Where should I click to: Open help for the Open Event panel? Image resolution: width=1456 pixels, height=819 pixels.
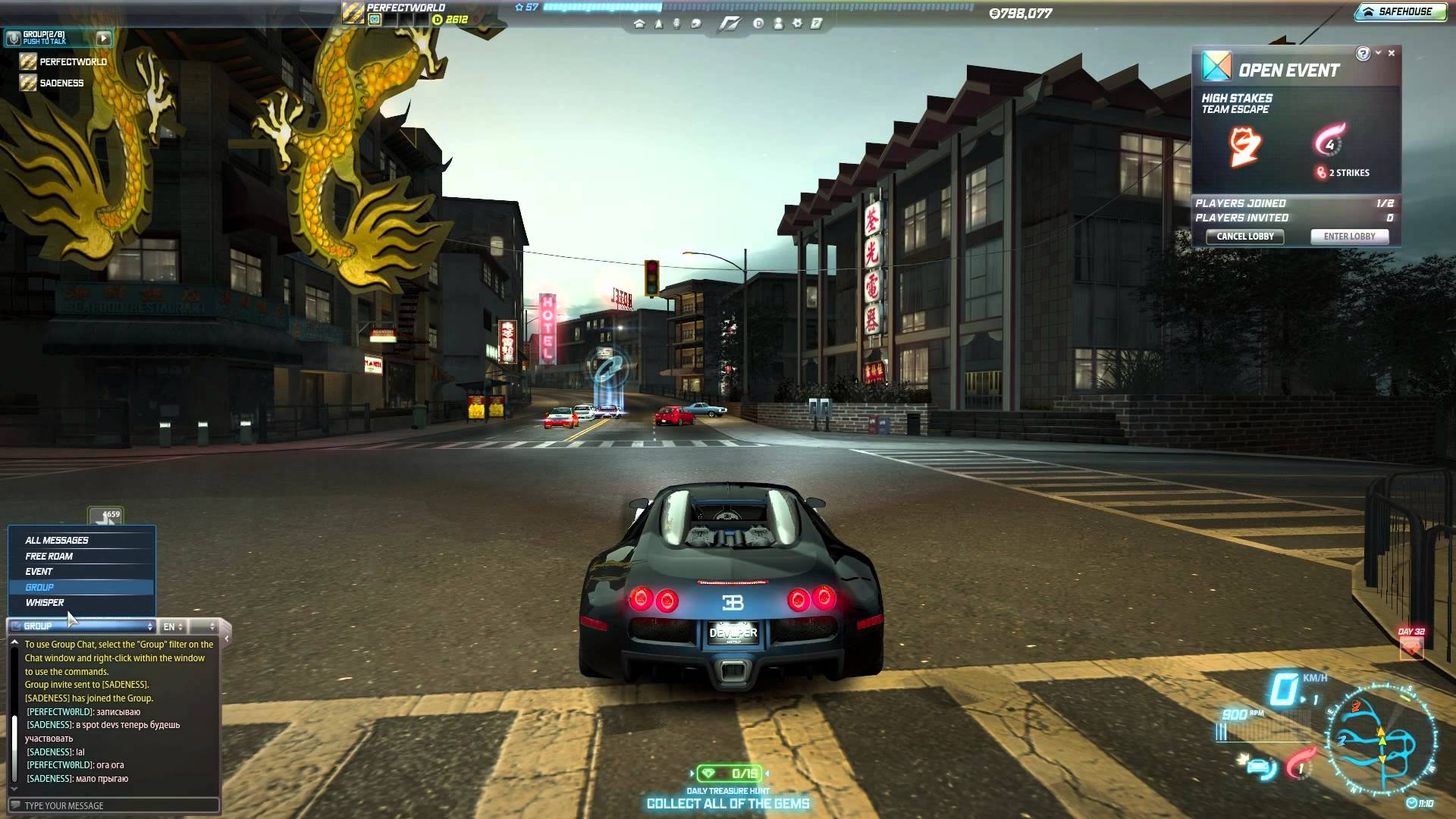pyautogui.click(x=1363, y=53)
